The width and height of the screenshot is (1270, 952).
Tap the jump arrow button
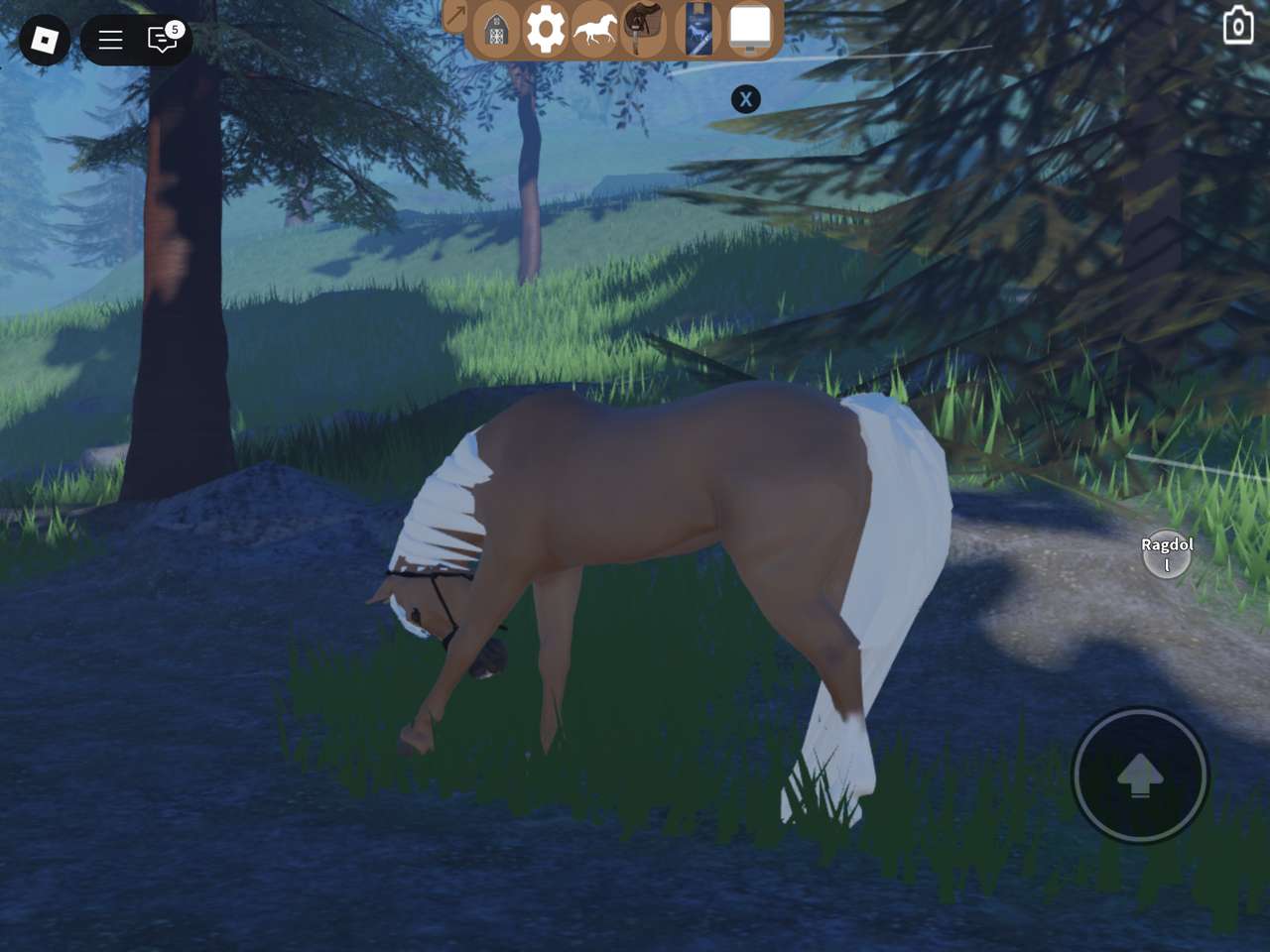pos(1140,774)
